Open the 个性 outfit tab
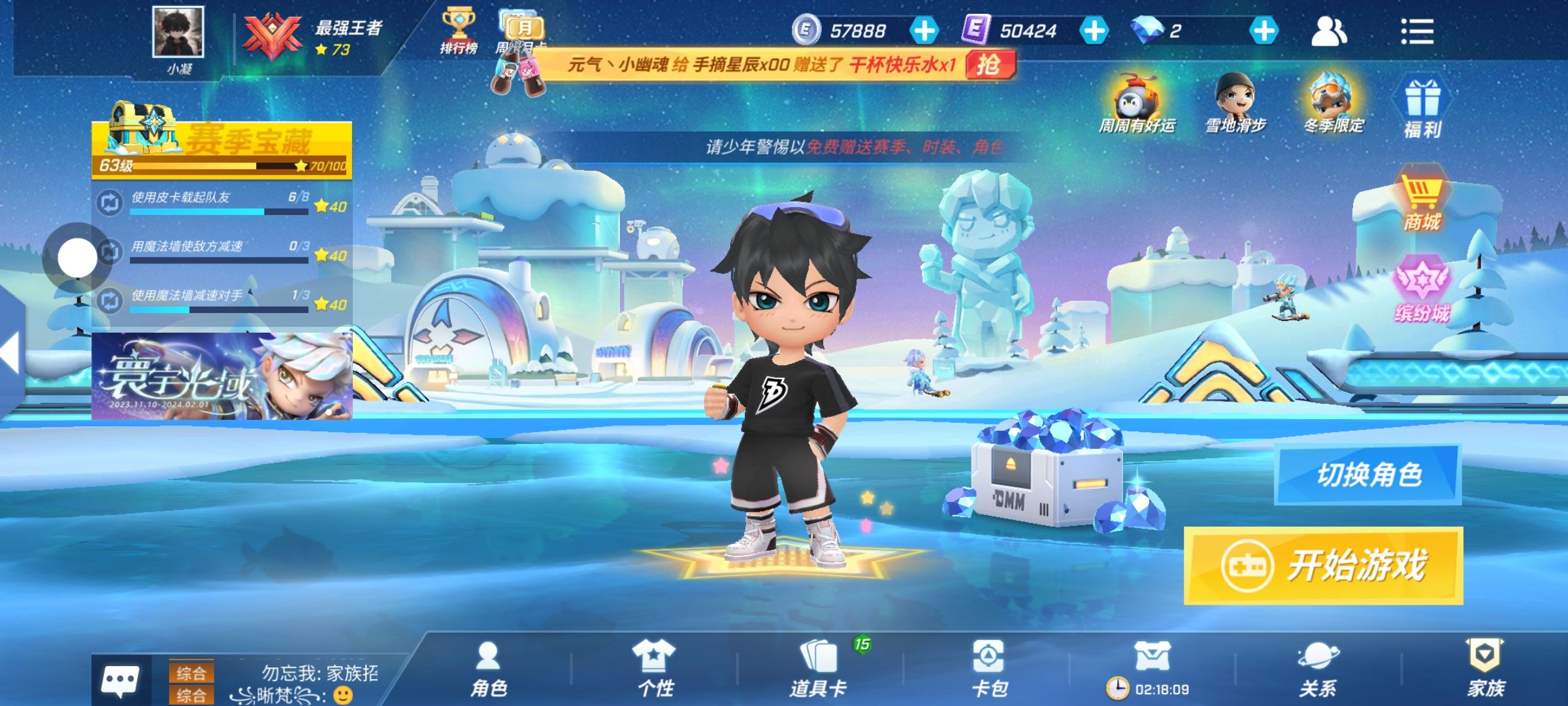The width and height of the screenshot is (1568, 706). point(655,669)
